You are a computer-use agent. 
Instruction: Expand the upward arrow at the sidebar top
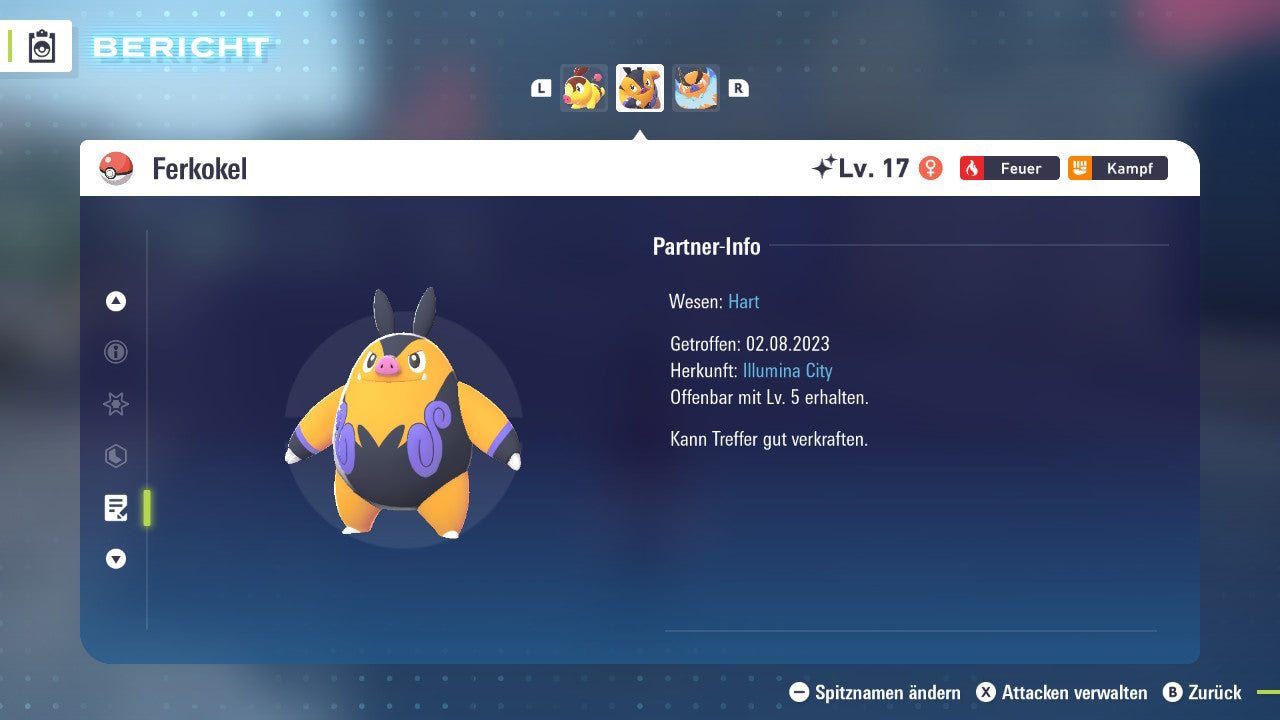pyautogui.click(x=115, y=301)
